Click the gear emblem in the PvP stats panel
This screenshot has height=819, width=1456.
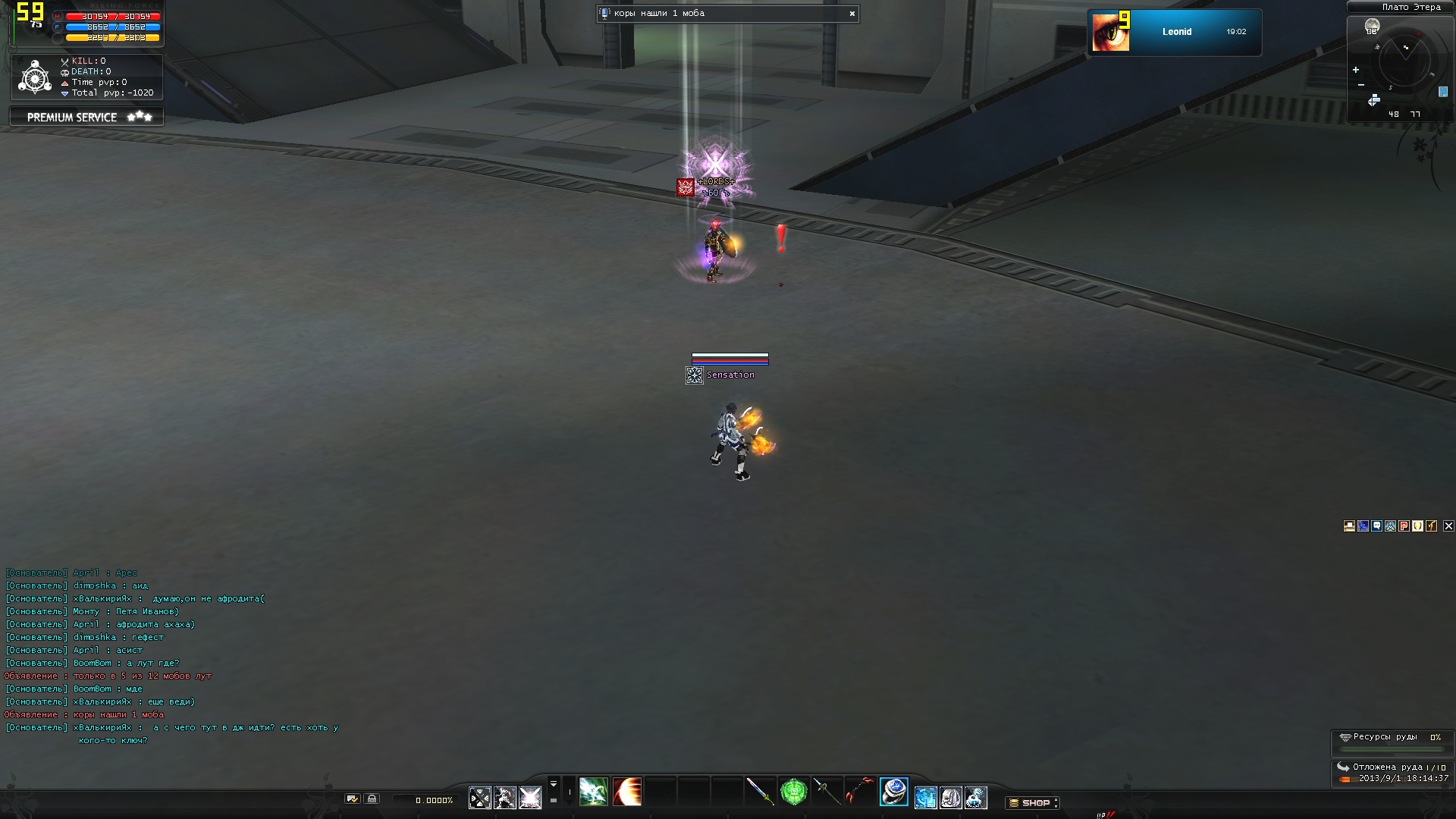tap(35, 77)
